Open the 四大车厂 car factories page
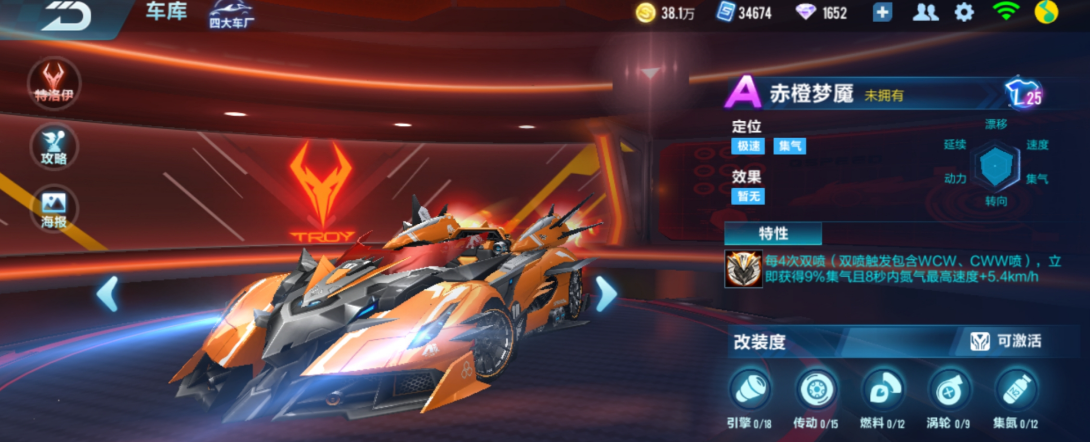The height and width of the screenshot is (442, 1090). pyautogui.click(x=231, y=14)
